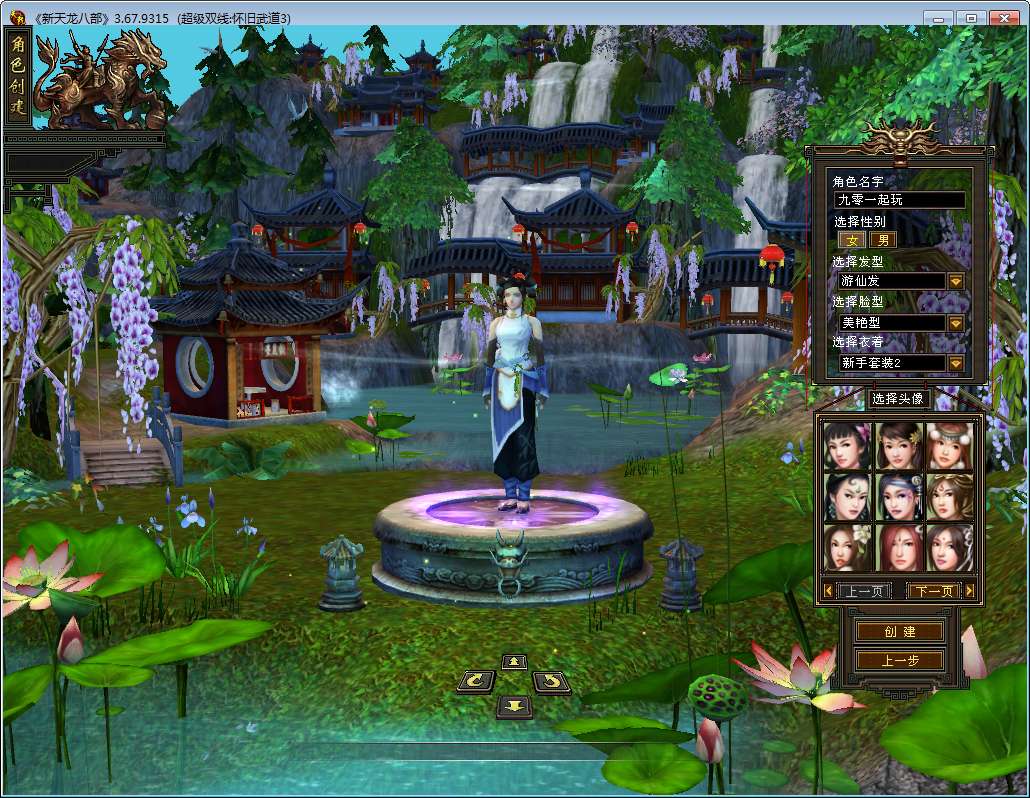Open the outfit dropdown showing 新手套装2
The height and width of the screenshot is (798, 1030).
956,363
